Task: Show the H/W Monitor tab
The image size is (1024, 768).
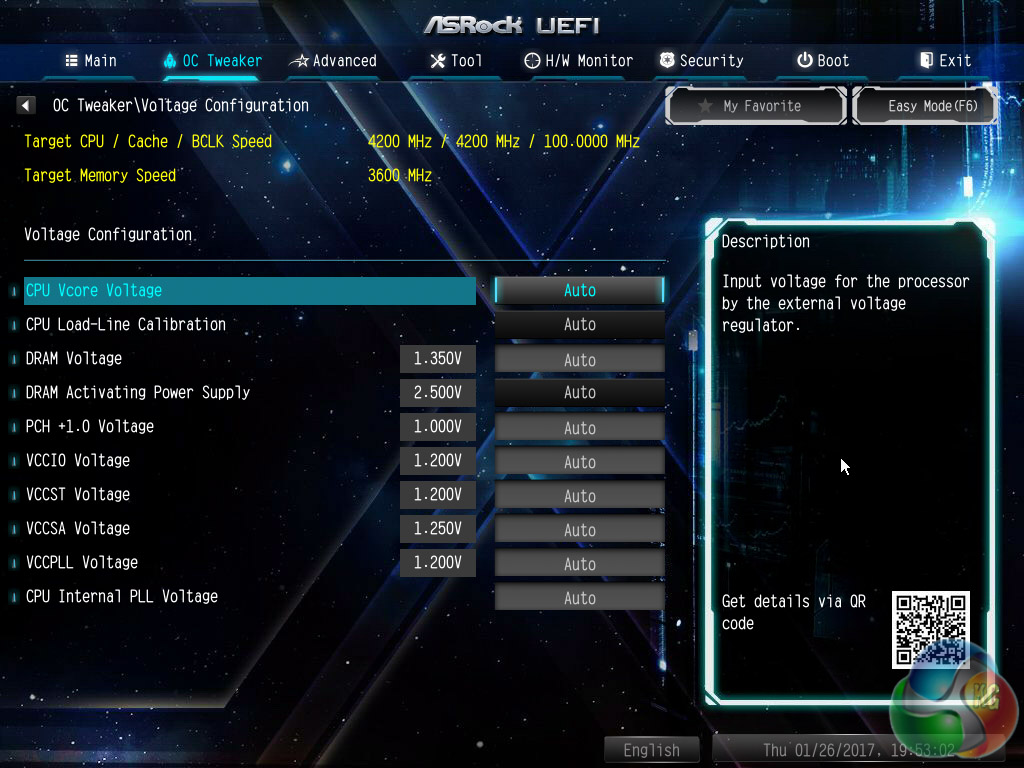Action: [579, 61]
